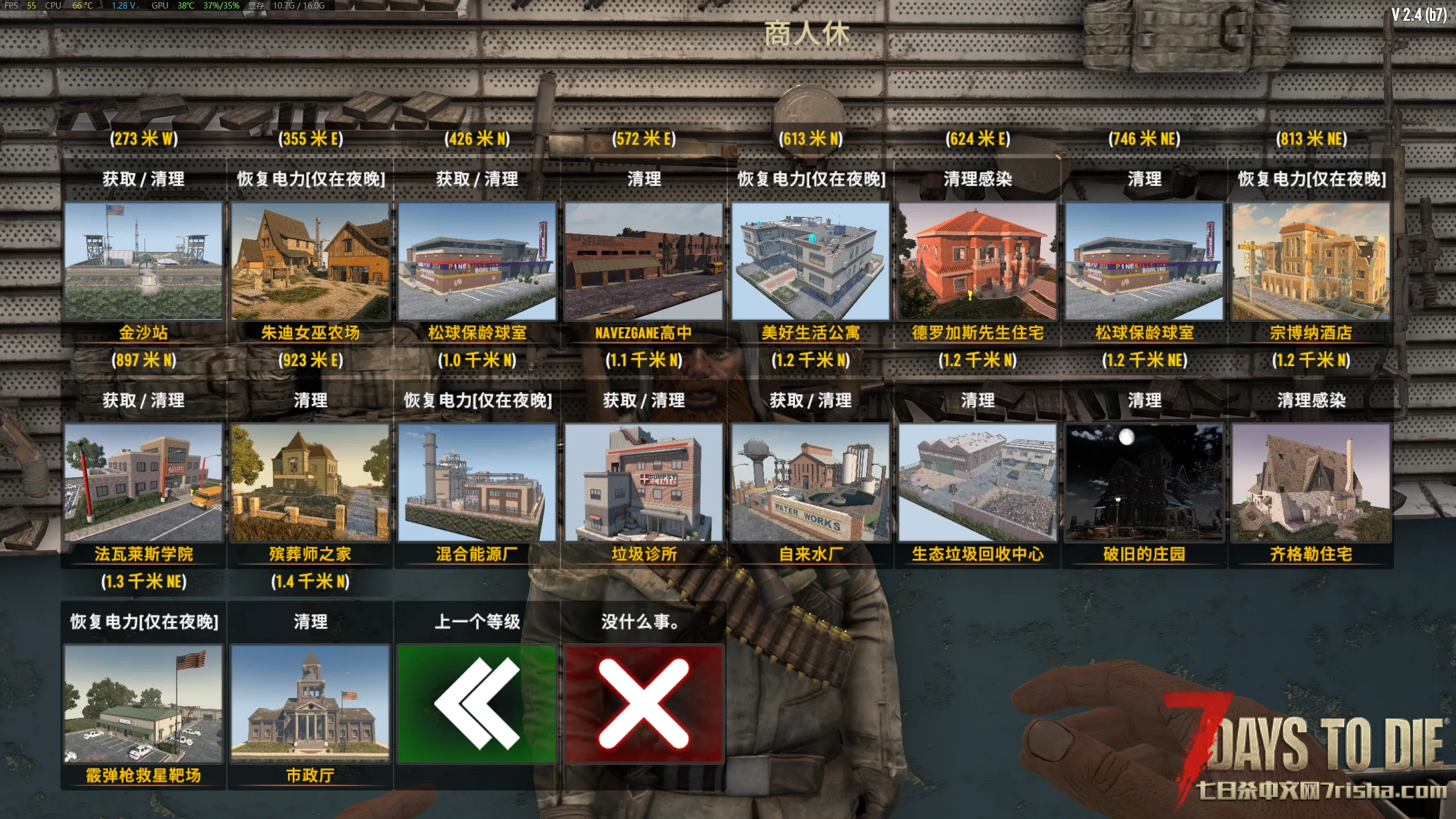Select the 金沙站 quest tile
The image size is (1456, 819).
[x=143, y=261]
